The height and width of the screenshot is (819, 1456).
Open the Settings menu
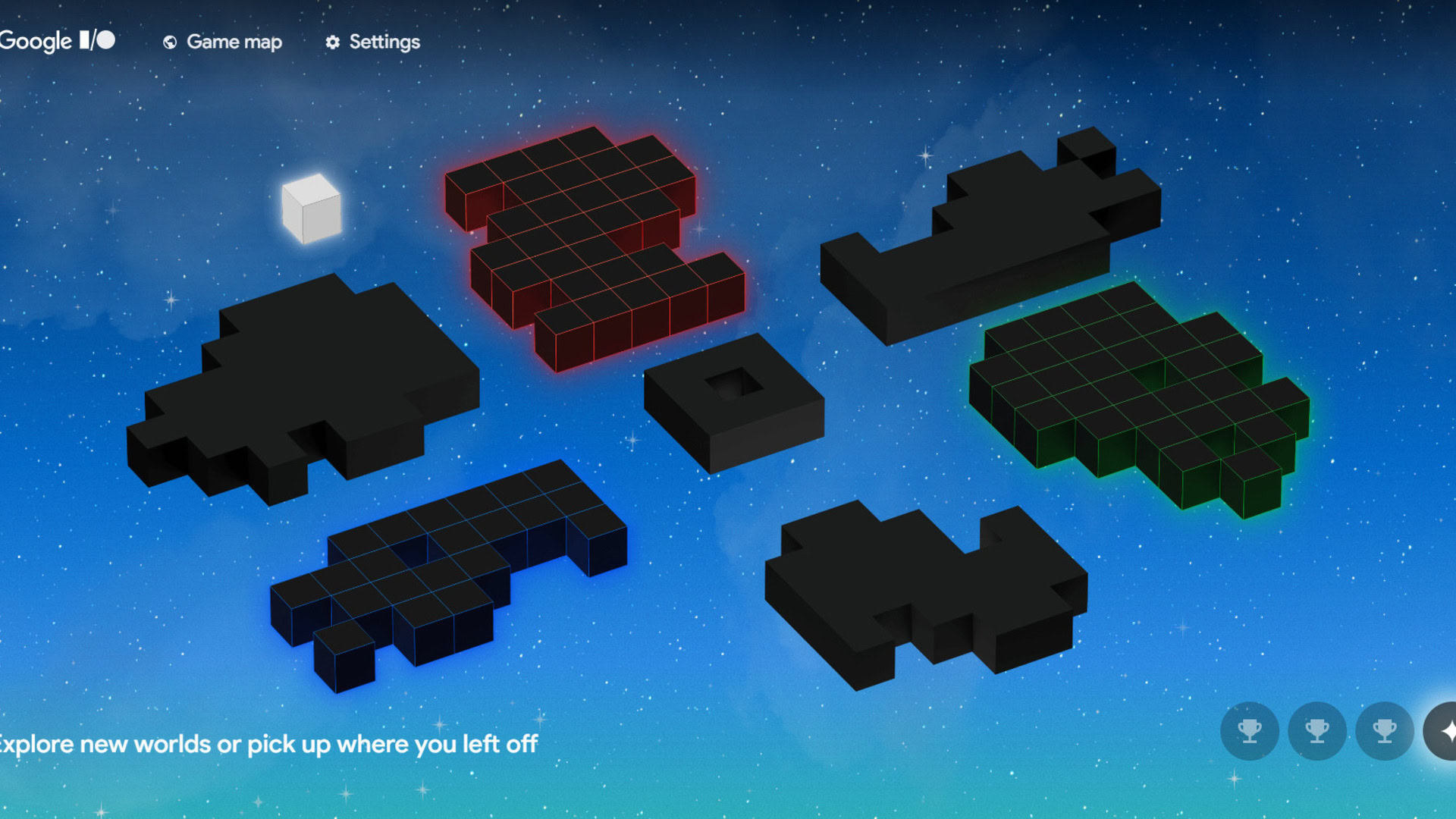[372, 42]
